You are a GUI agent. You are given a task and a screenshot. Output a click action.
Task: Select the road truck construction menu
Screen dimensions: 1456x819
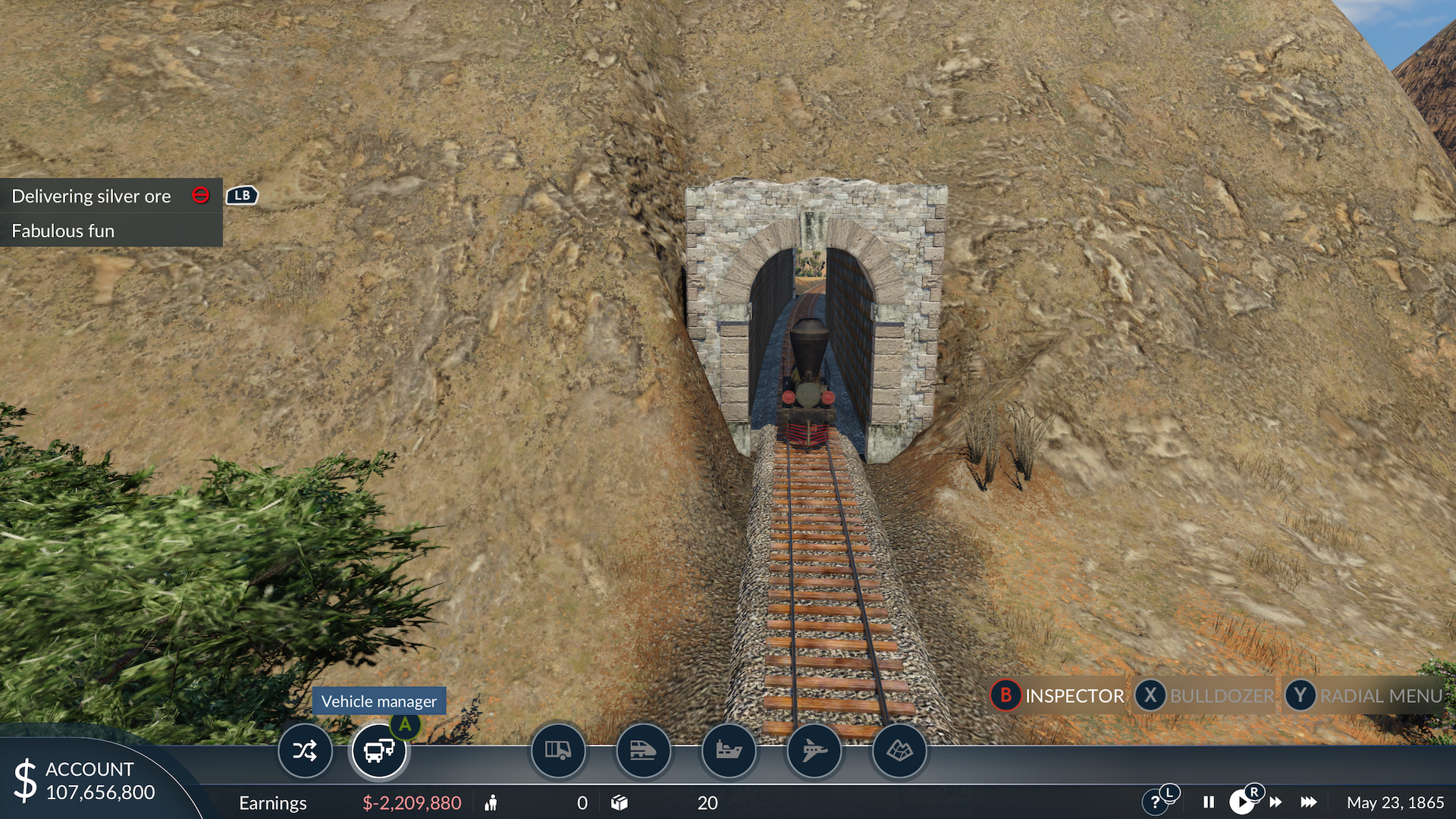pos(558,752)
